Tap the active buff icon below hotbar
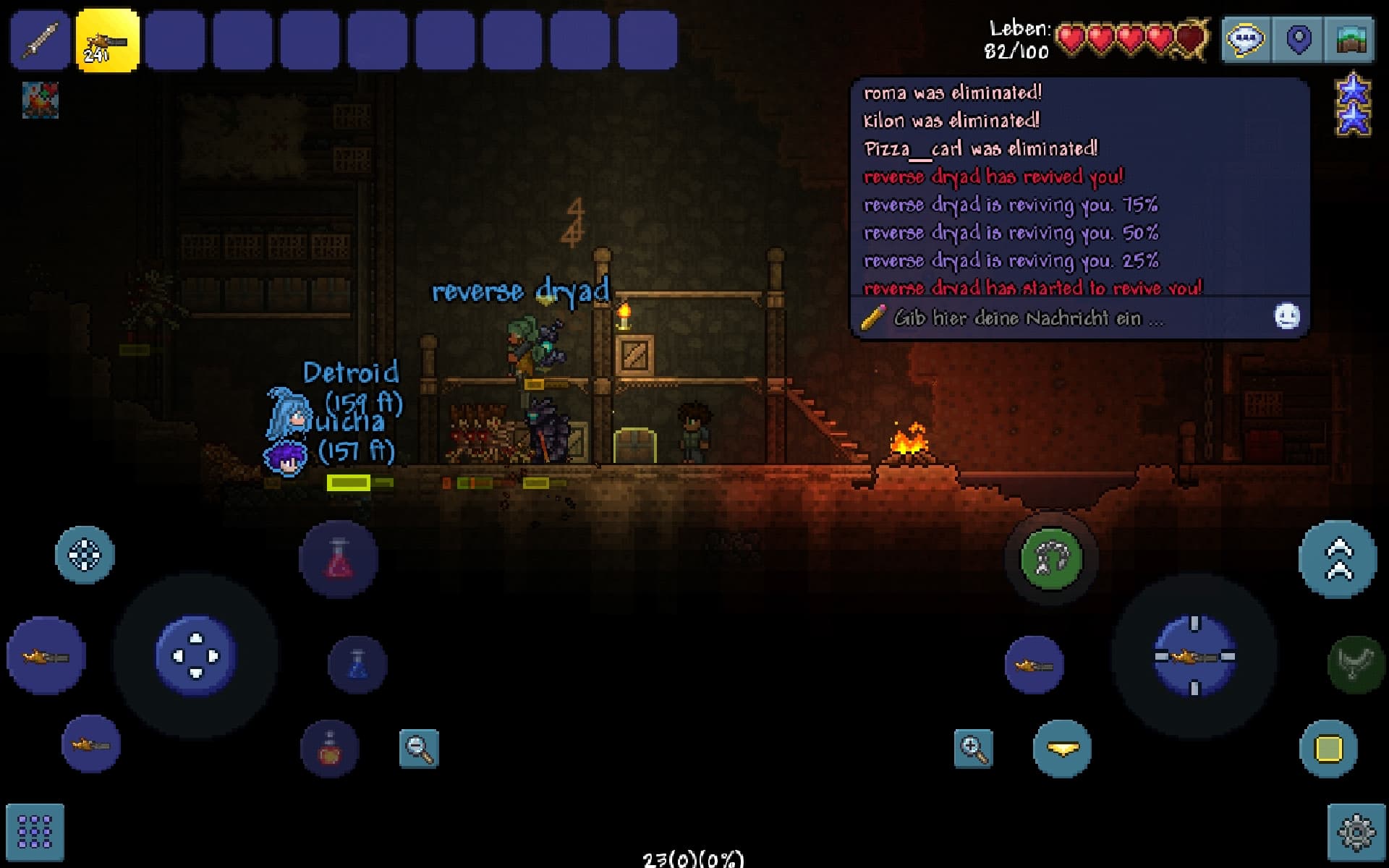This screenshot has width=1389, height=868. click(41, 100)
